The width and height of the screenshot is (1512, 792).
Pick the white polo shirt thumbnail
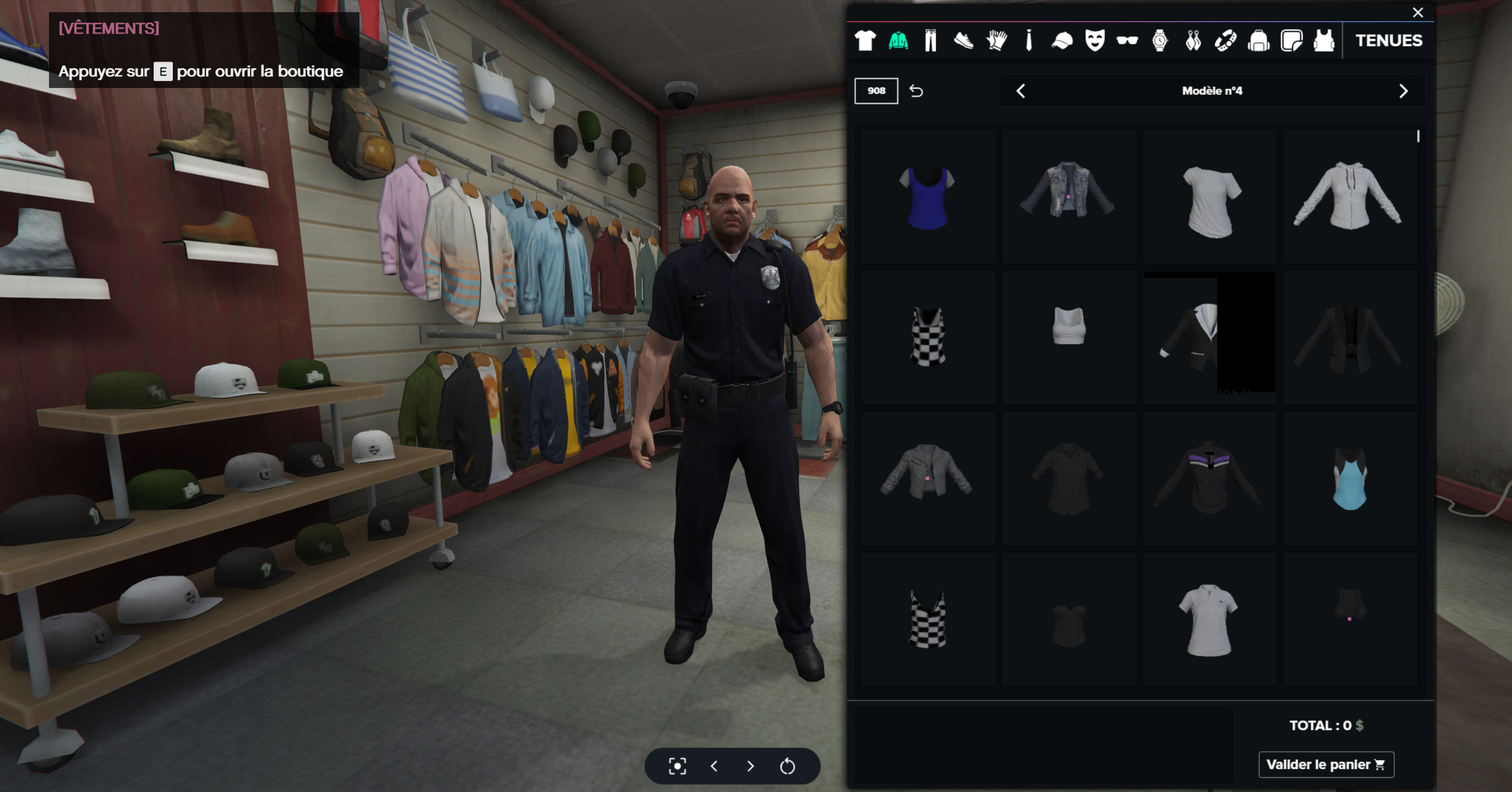click(x=1209, y=619)
